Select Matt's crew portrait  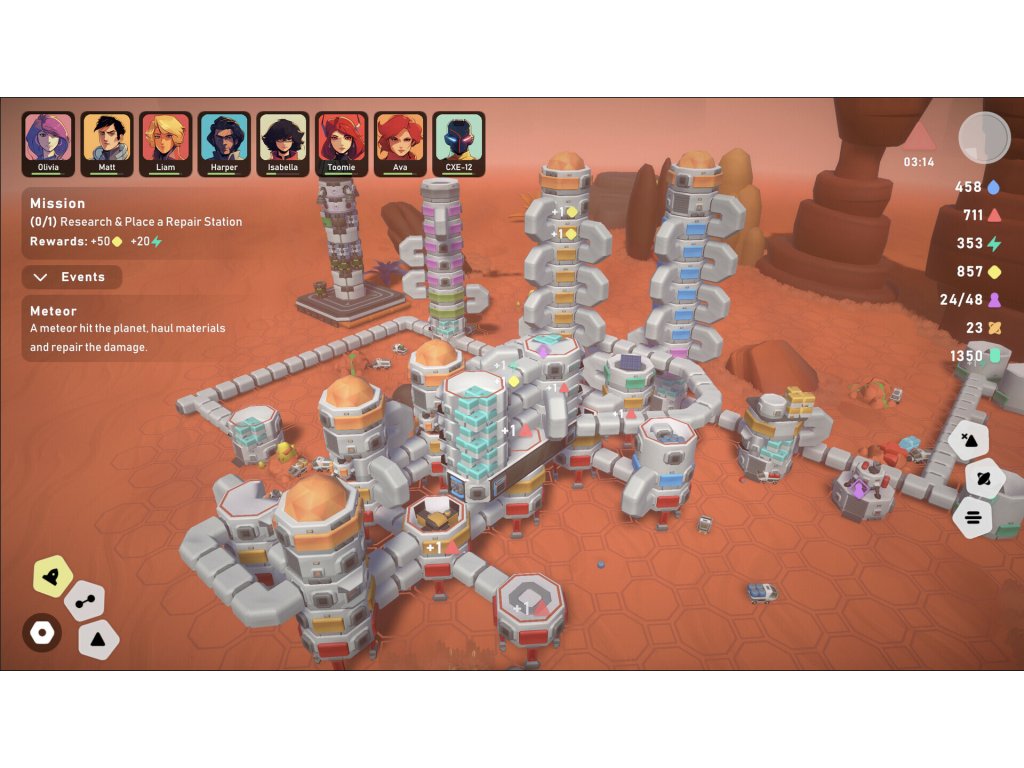pyautogui.click(x=107, y=143)
